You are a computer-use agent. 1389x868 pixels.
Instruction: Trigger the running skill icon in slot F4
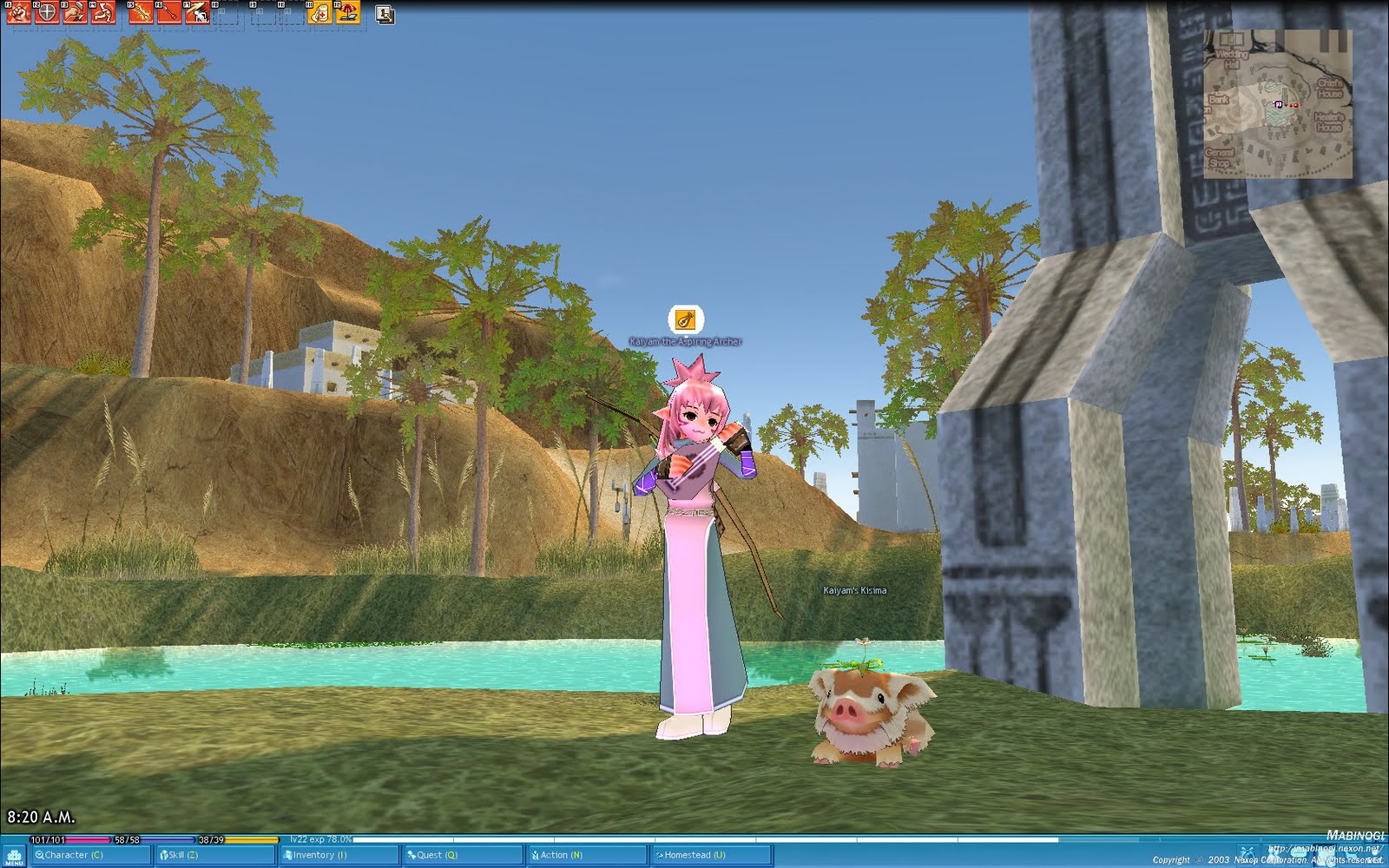pos(102,13)
